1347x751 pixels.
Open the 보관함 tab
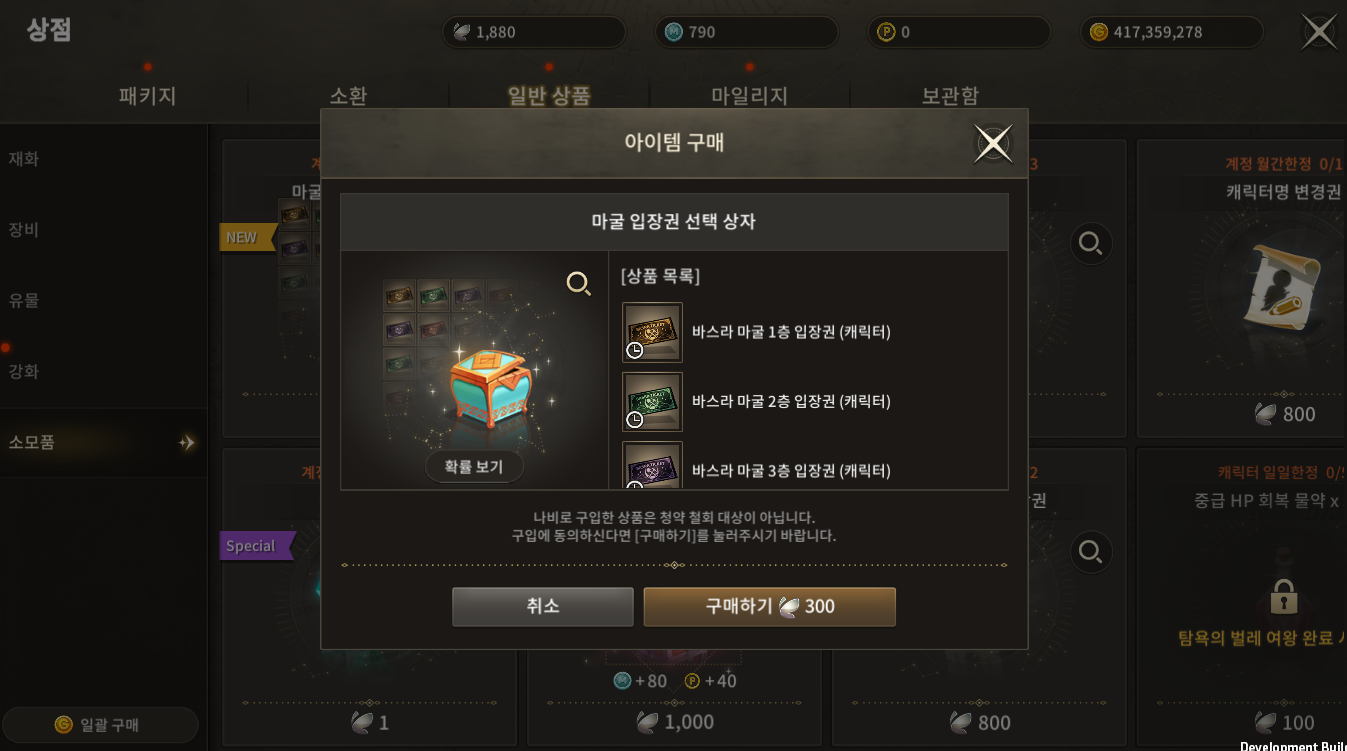pos(950,96)
